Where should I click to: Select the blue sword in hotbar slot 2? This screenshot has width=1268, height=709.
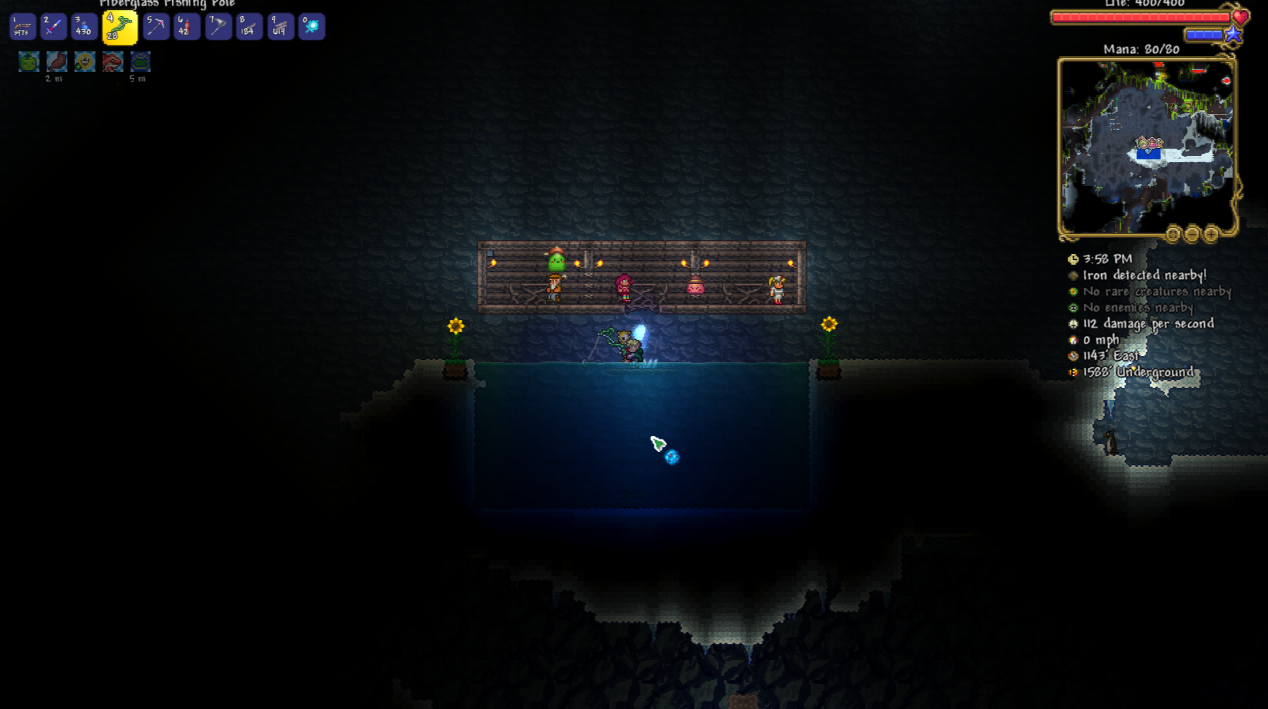(x=53, y=27)
